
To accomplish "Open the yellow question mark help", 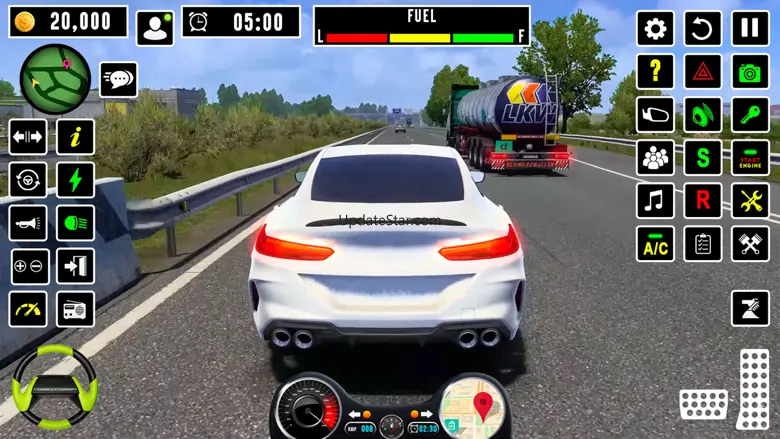I will pos(655,72).
